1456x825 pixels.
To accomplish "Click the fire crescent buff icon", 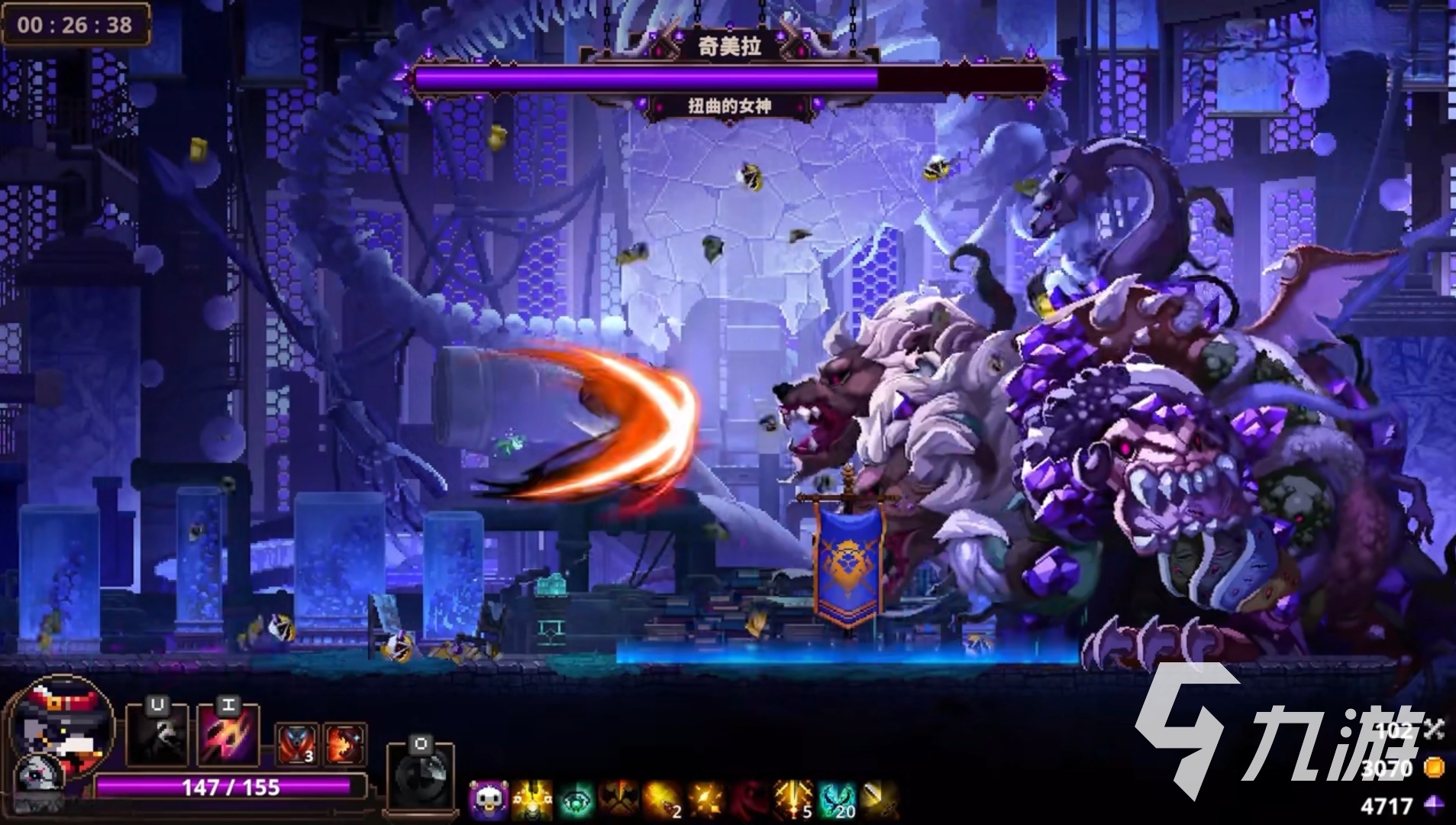I will pos(344,743).
